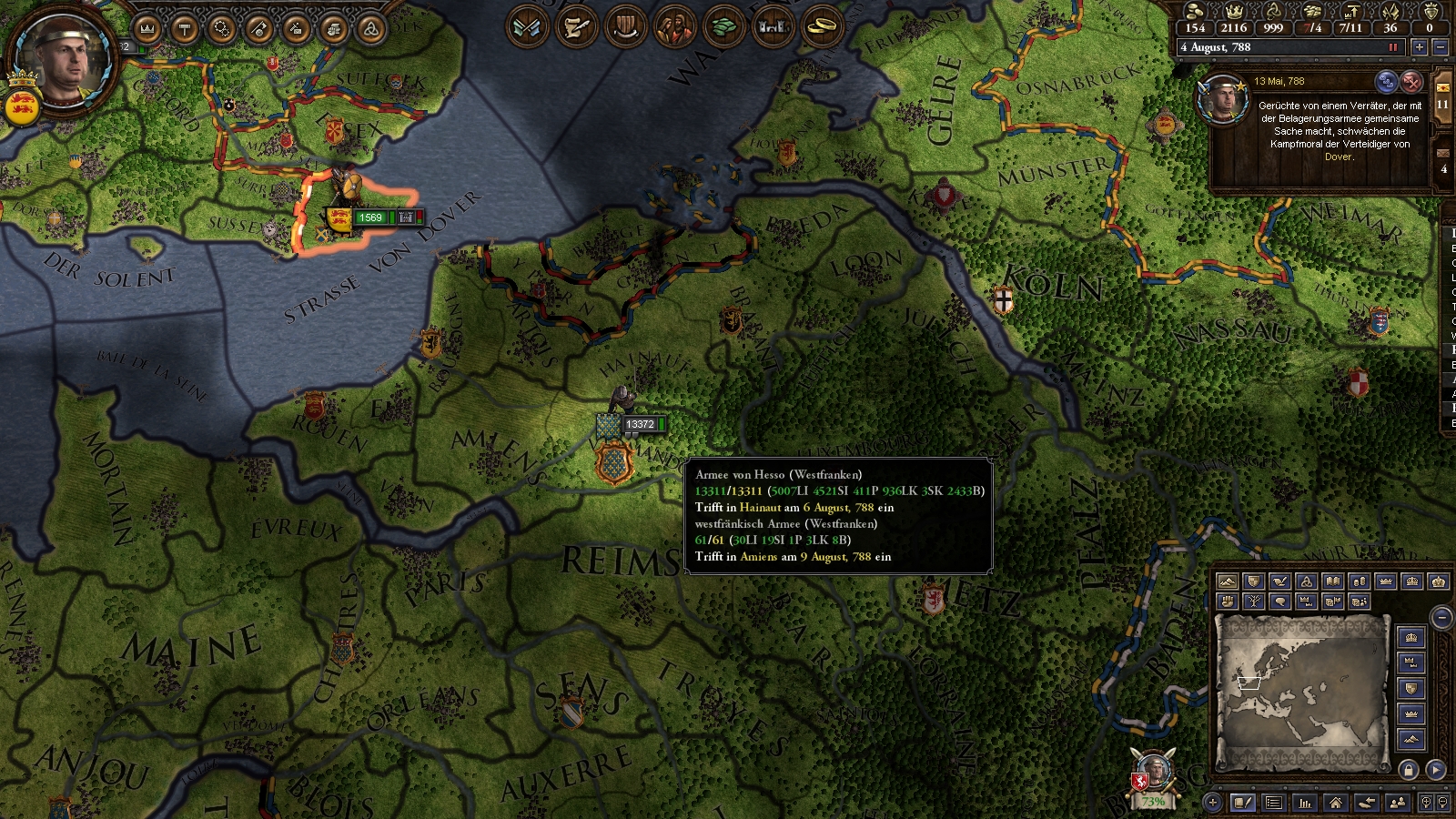1456x819 pixels.
Task: Open the two-figures council tab
Action: click(x=674, y=26)
